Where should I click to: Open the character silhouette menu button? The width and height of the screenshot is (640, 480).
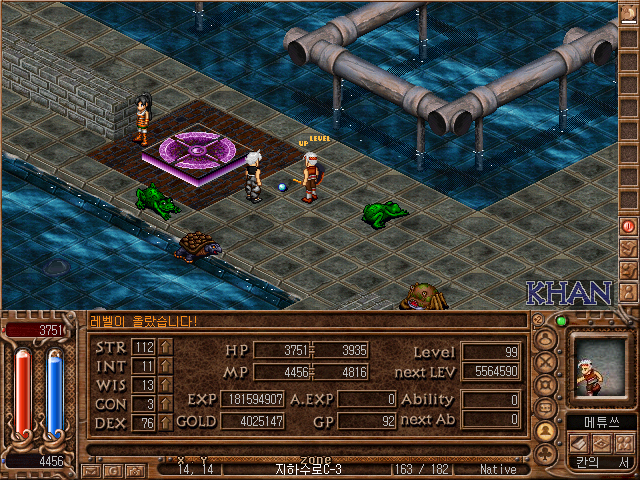tap(546, 336)
